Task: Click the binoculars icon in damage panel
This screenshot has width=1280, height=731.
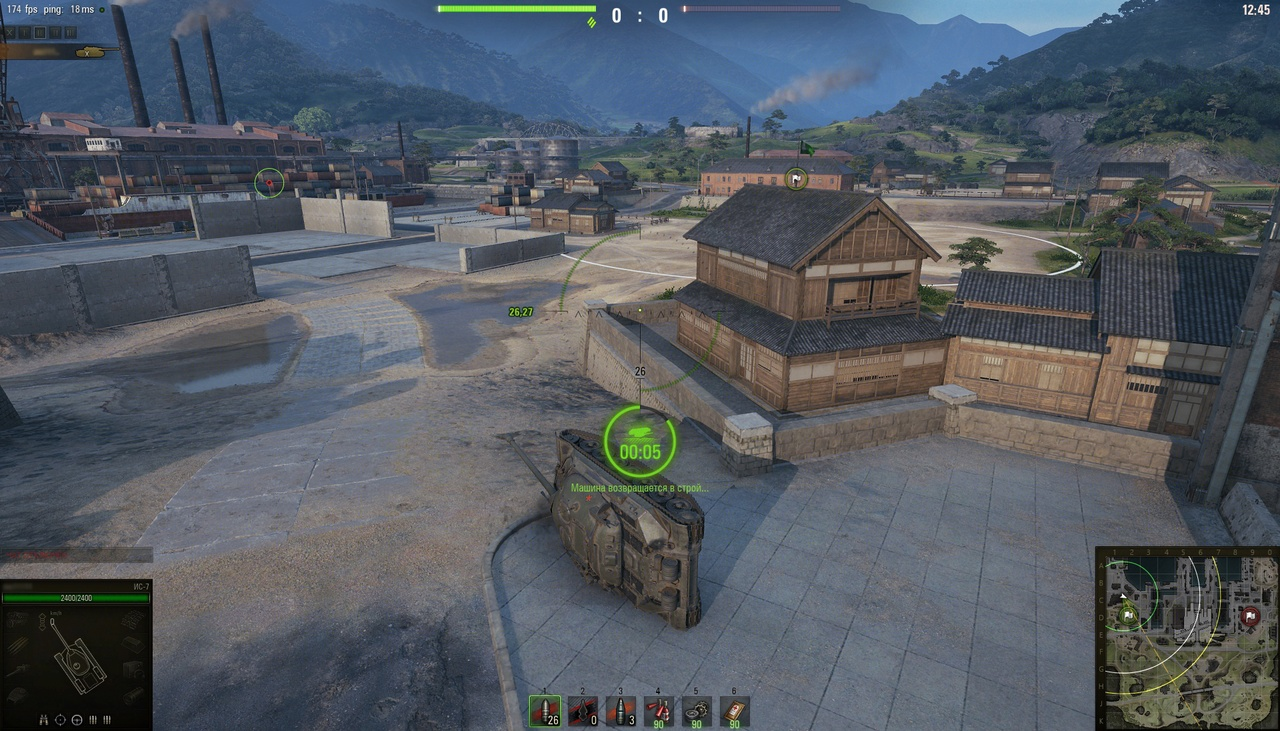Action: coord(44,719)
